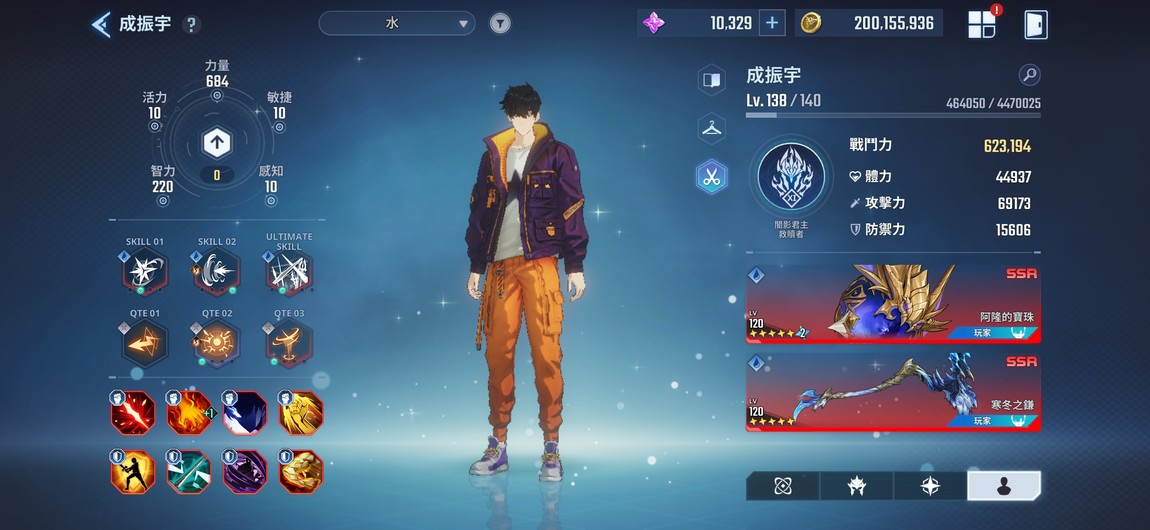Switch to the character silhouette tab
1150x530 pixels.
click(1004, 486)
